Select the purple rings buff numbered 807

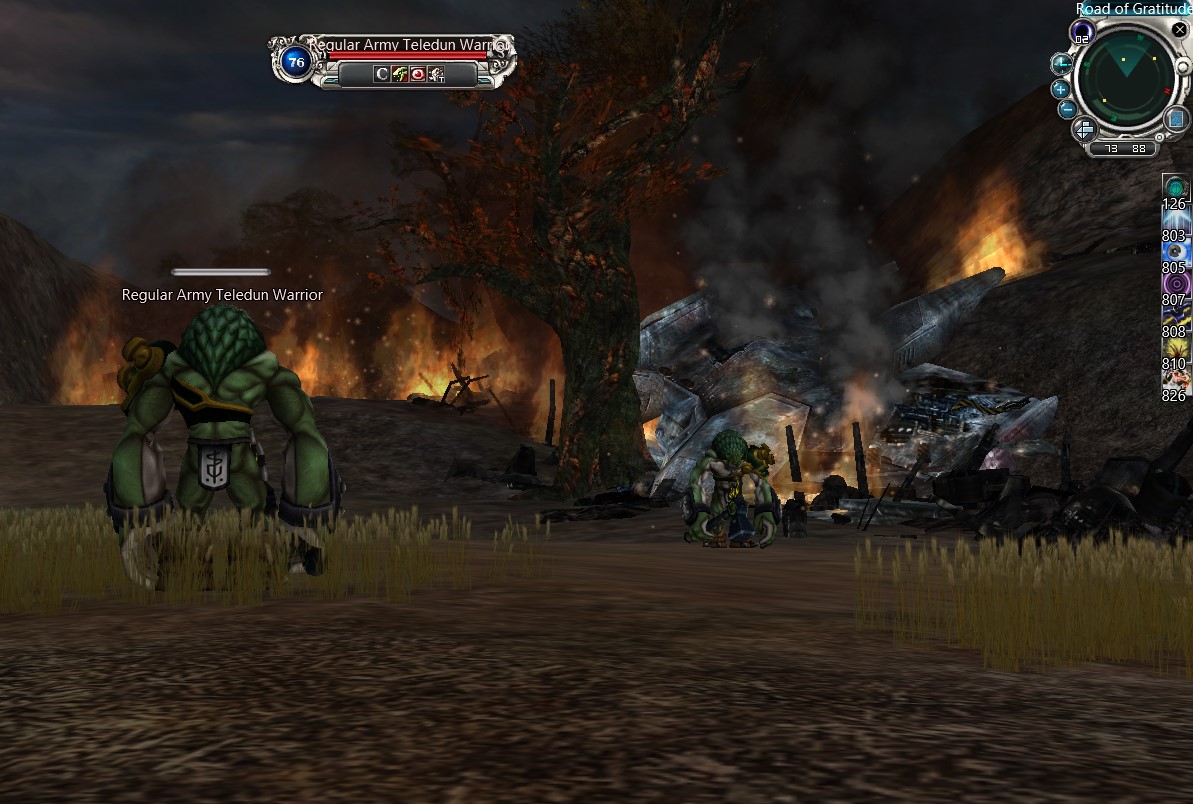(1175, 285)
